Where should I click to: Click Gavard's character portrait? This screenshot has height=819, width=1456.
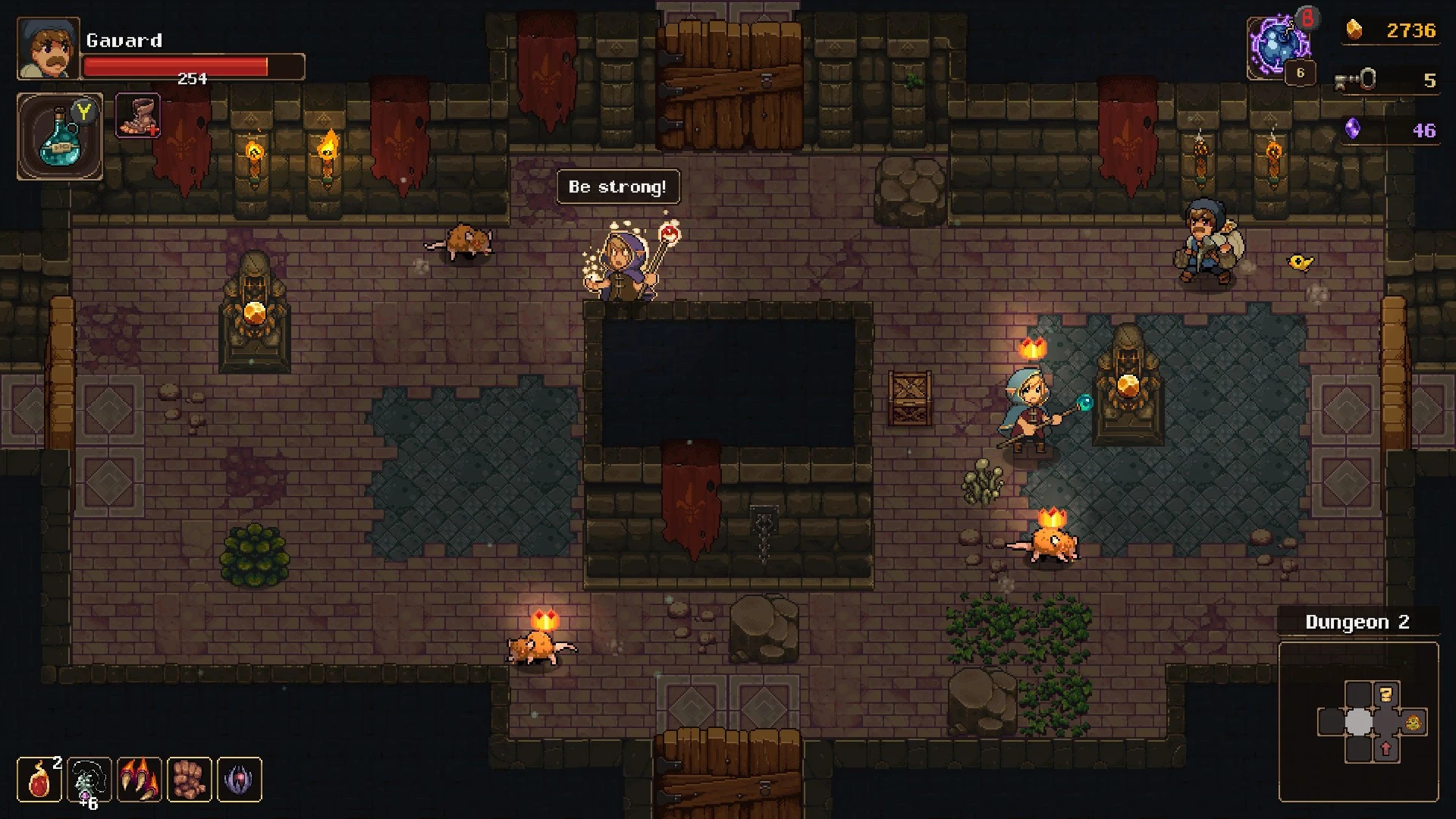(48, 49)
